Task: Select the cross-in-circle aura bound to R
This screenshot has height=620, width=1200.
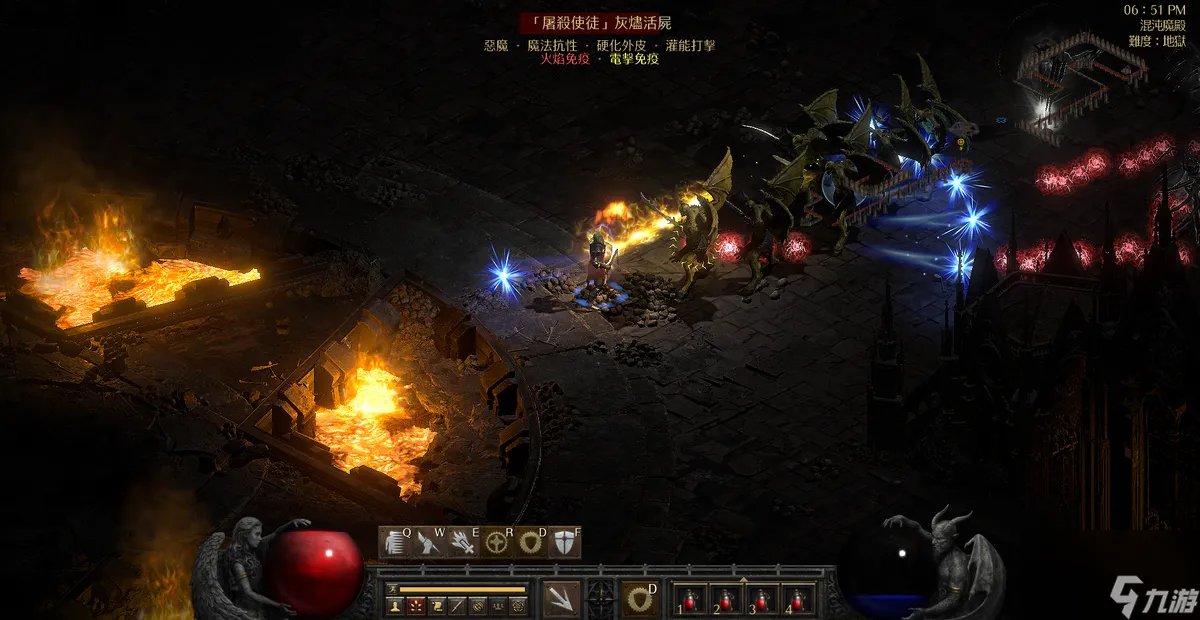Action: point(497,542)
